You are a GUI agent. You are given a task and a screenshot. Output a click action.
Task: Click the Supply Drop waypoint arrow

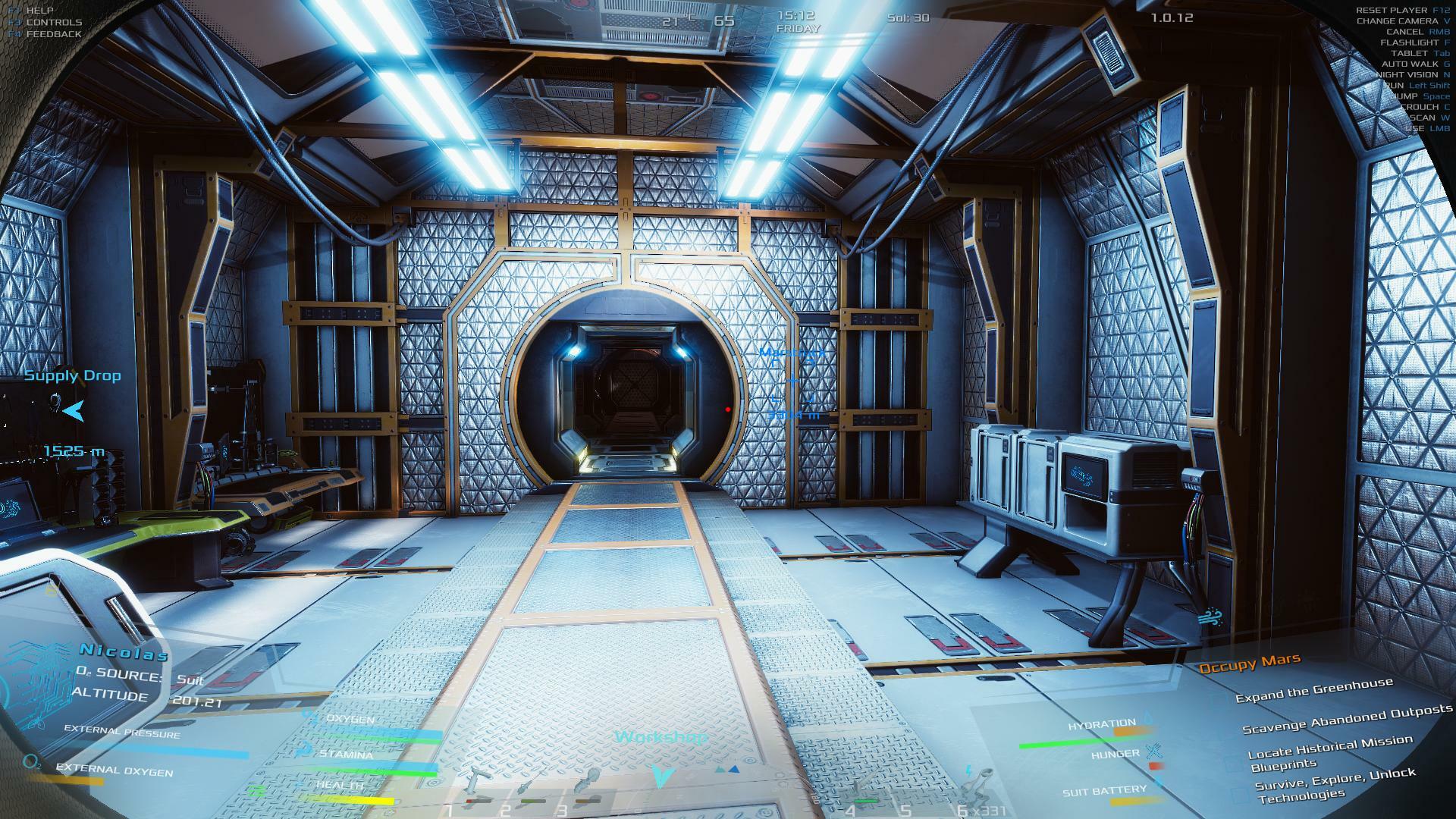[74, 412]
